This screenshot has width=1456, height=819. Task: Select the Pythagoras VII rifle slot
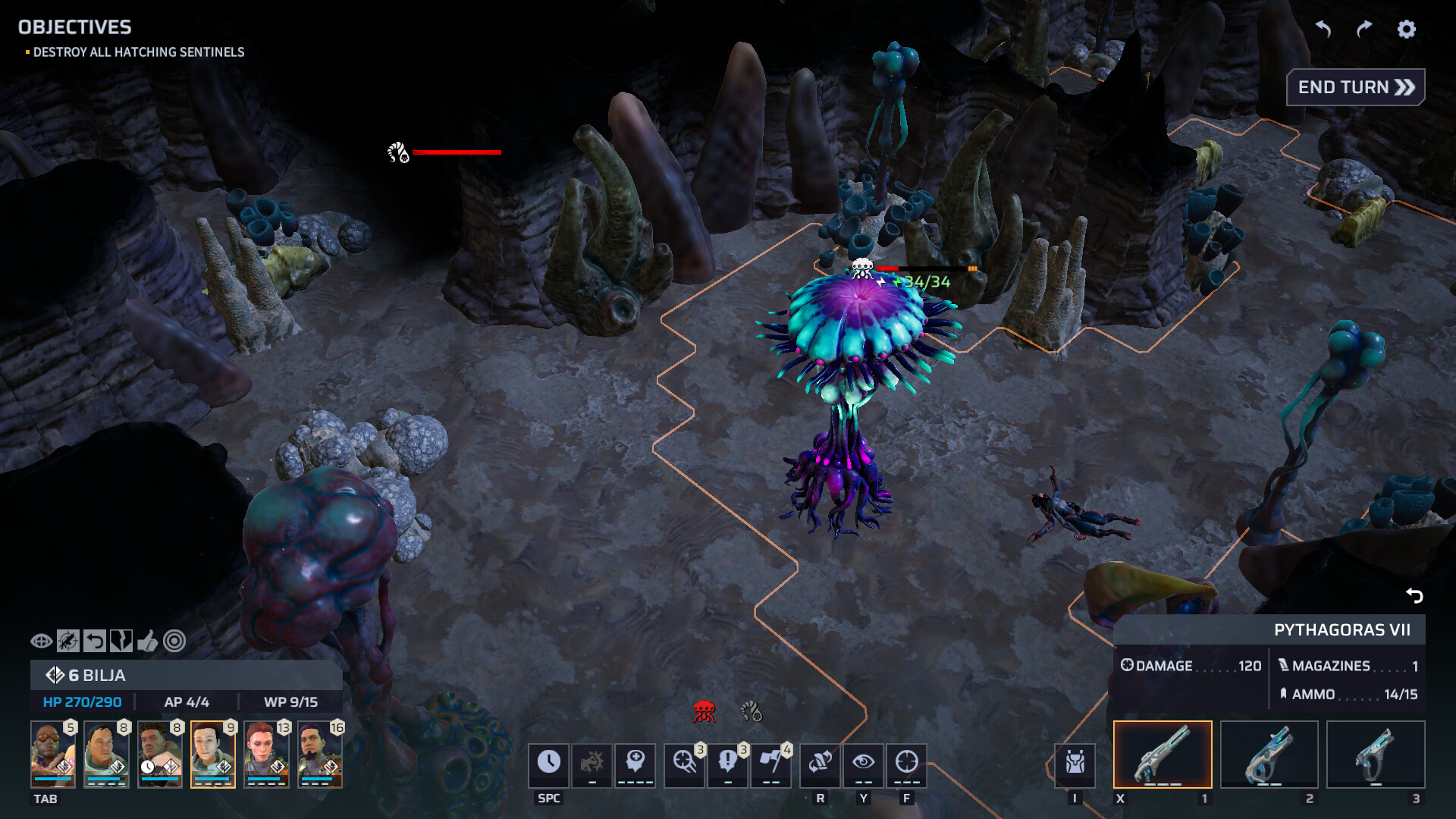1163,754
